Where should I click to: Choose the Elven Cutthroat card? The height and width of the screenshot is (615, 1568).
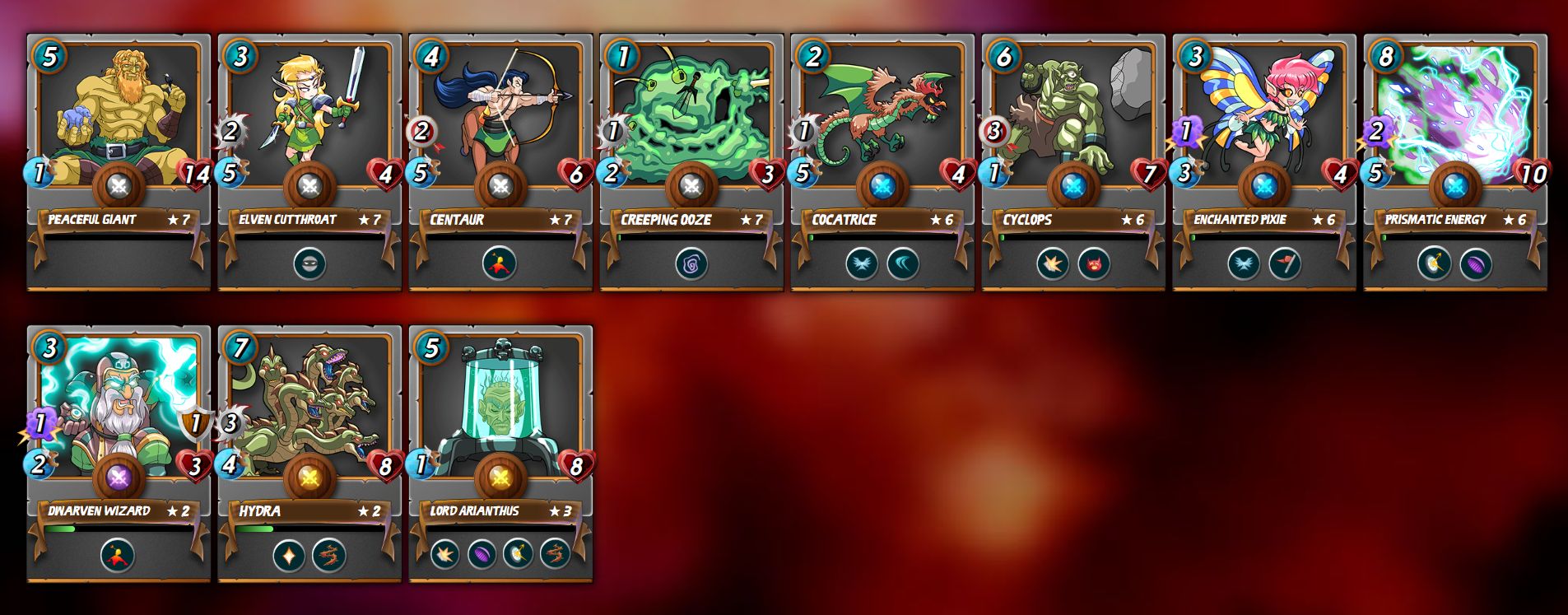[309, 115]
